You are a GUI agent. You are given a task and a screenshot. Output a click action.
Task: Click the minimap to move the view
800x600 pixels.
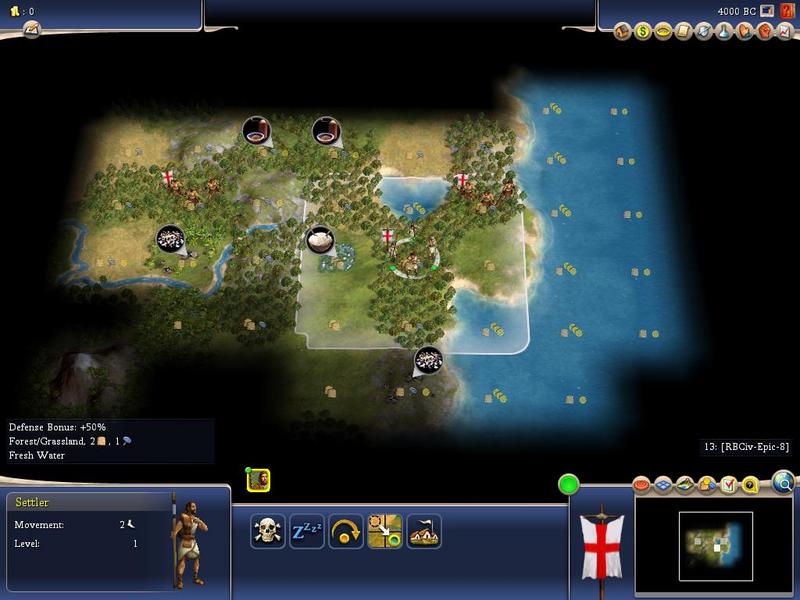click(716, 546)
